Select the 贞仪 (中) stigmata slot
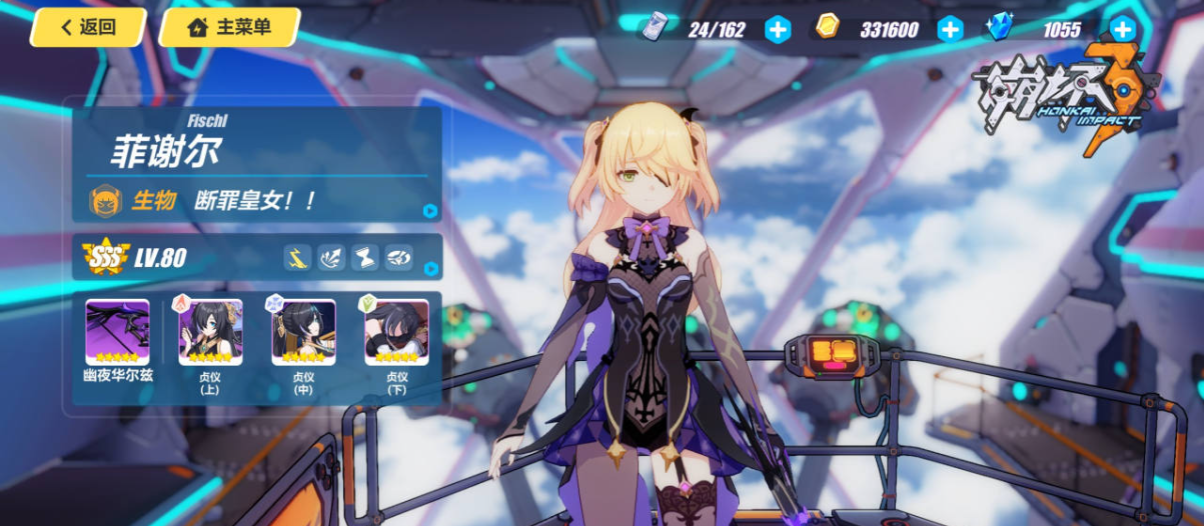1204x526 pixels. (303, 332)
